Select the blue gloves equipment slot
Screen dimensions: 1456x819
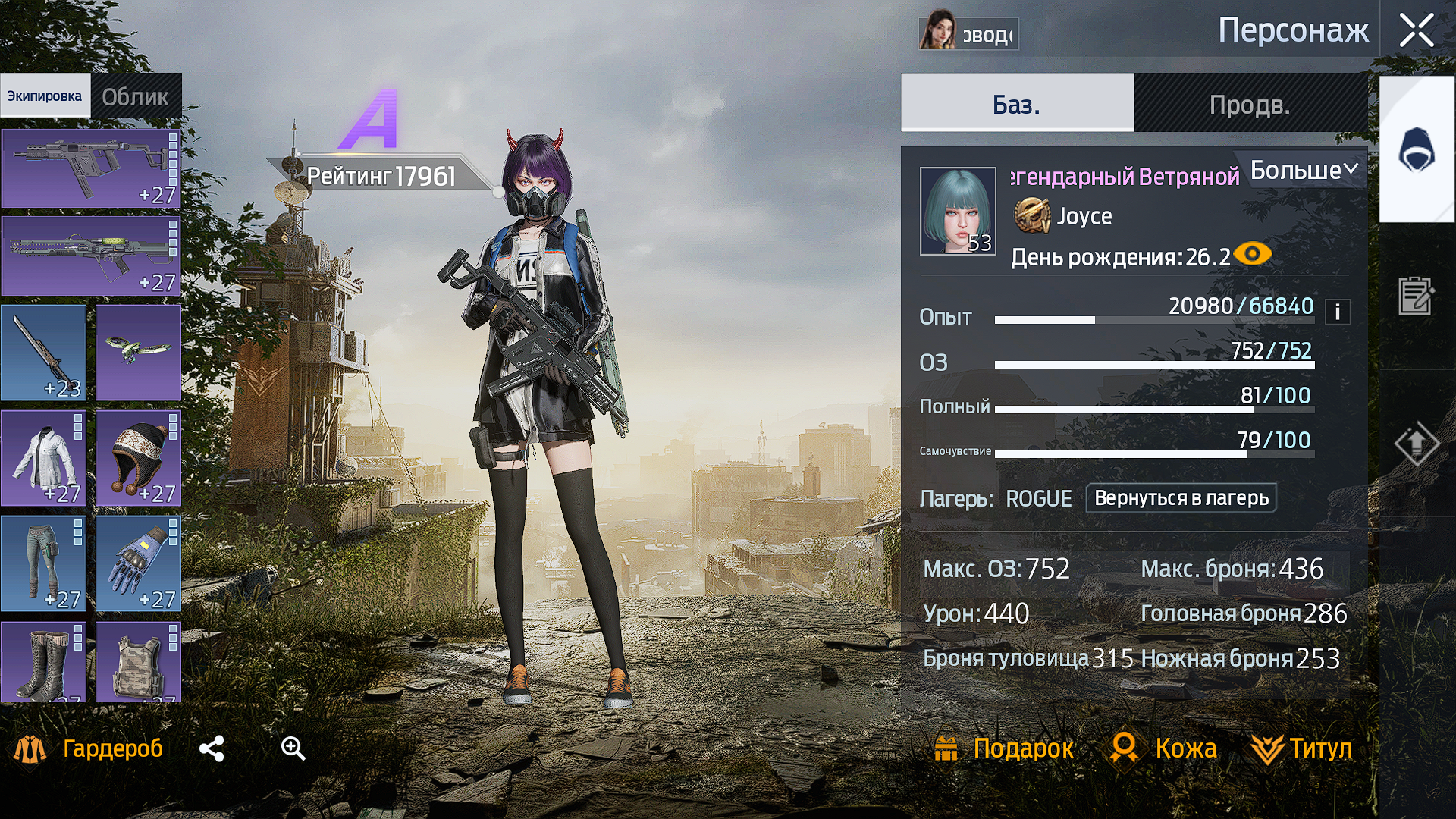coord(138,563)
